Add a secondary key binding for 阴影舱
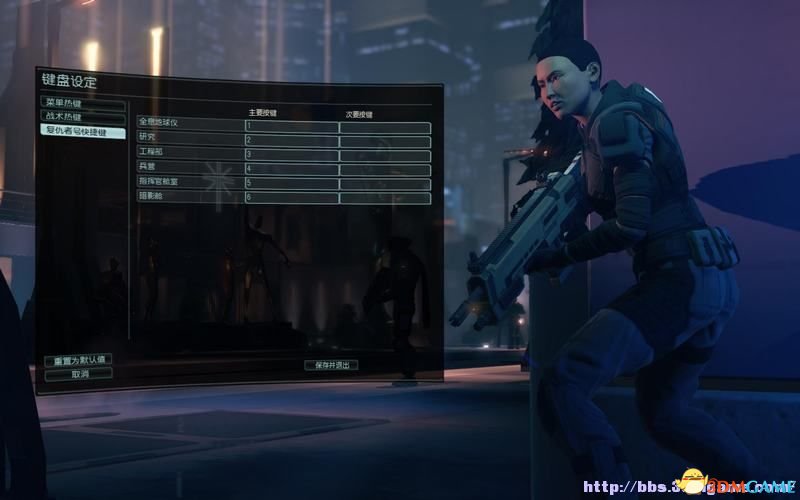Viewport: 800px width, 500px height. point(385,198)
